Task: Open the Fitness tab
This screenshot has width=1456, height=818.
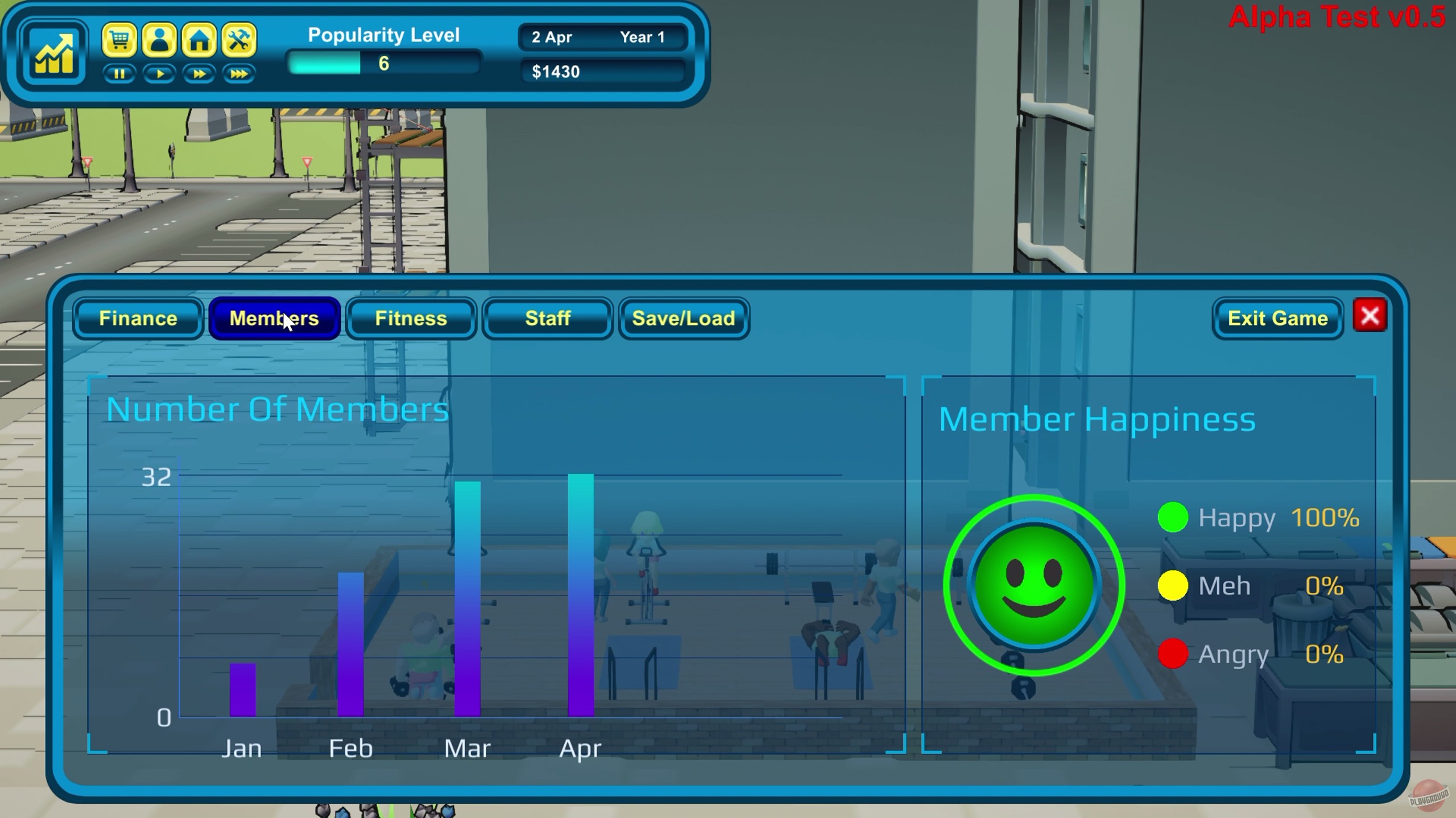Action: pyautogui.click(x=411, y=319)
